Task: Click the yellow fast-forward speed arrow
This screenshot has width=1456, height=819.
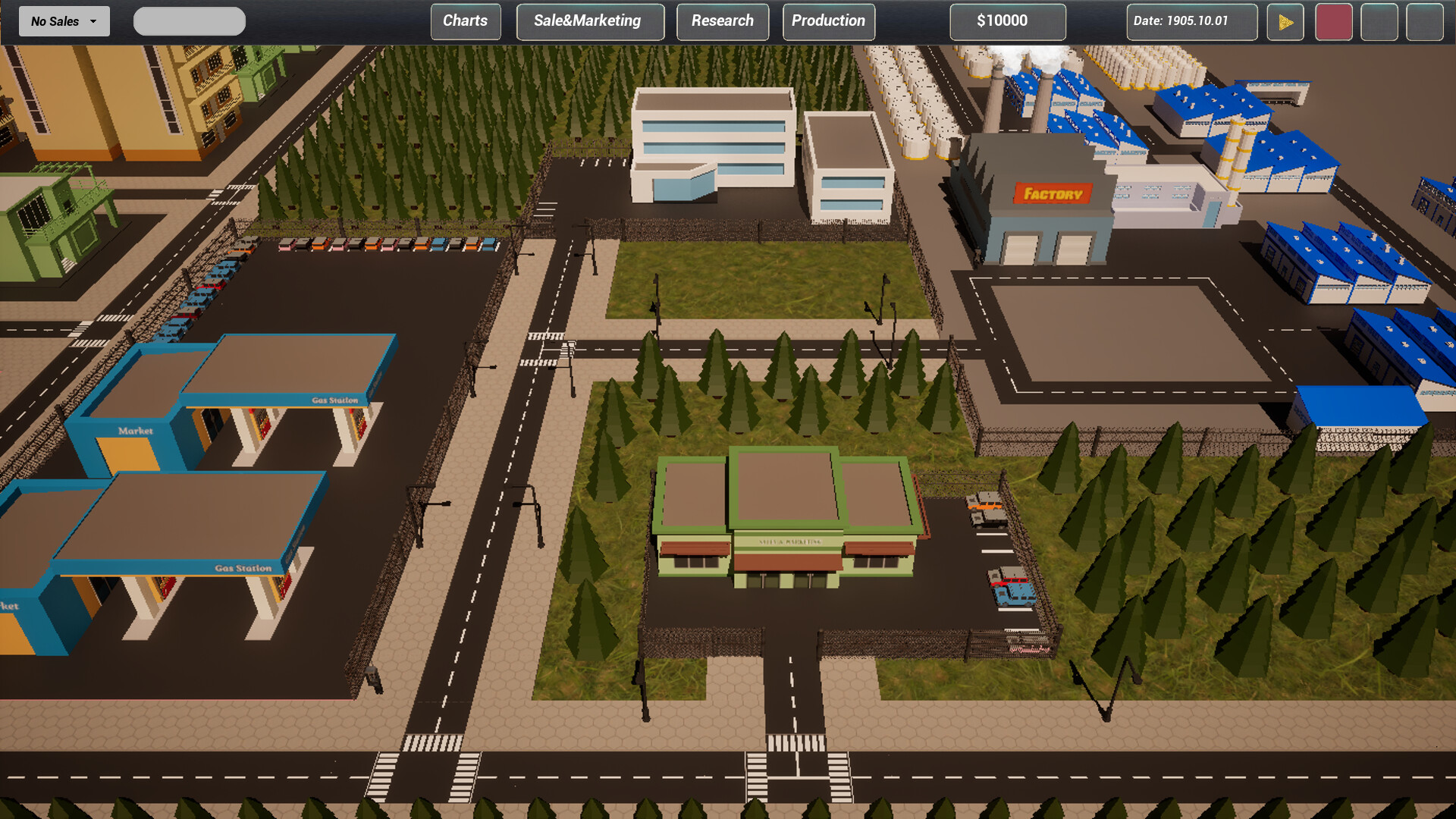Action: (1285, 21)
